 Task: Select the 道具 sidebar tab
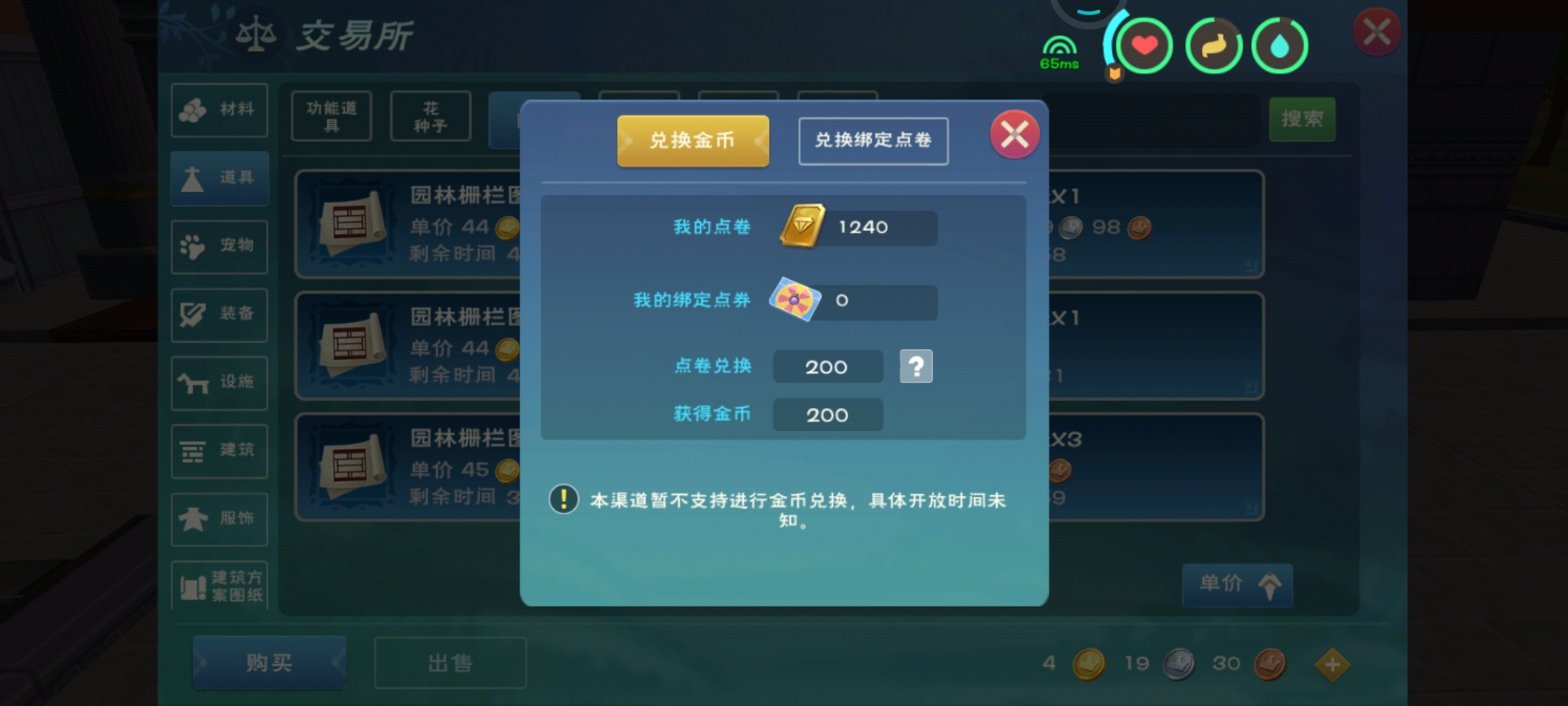pos(220,179)
